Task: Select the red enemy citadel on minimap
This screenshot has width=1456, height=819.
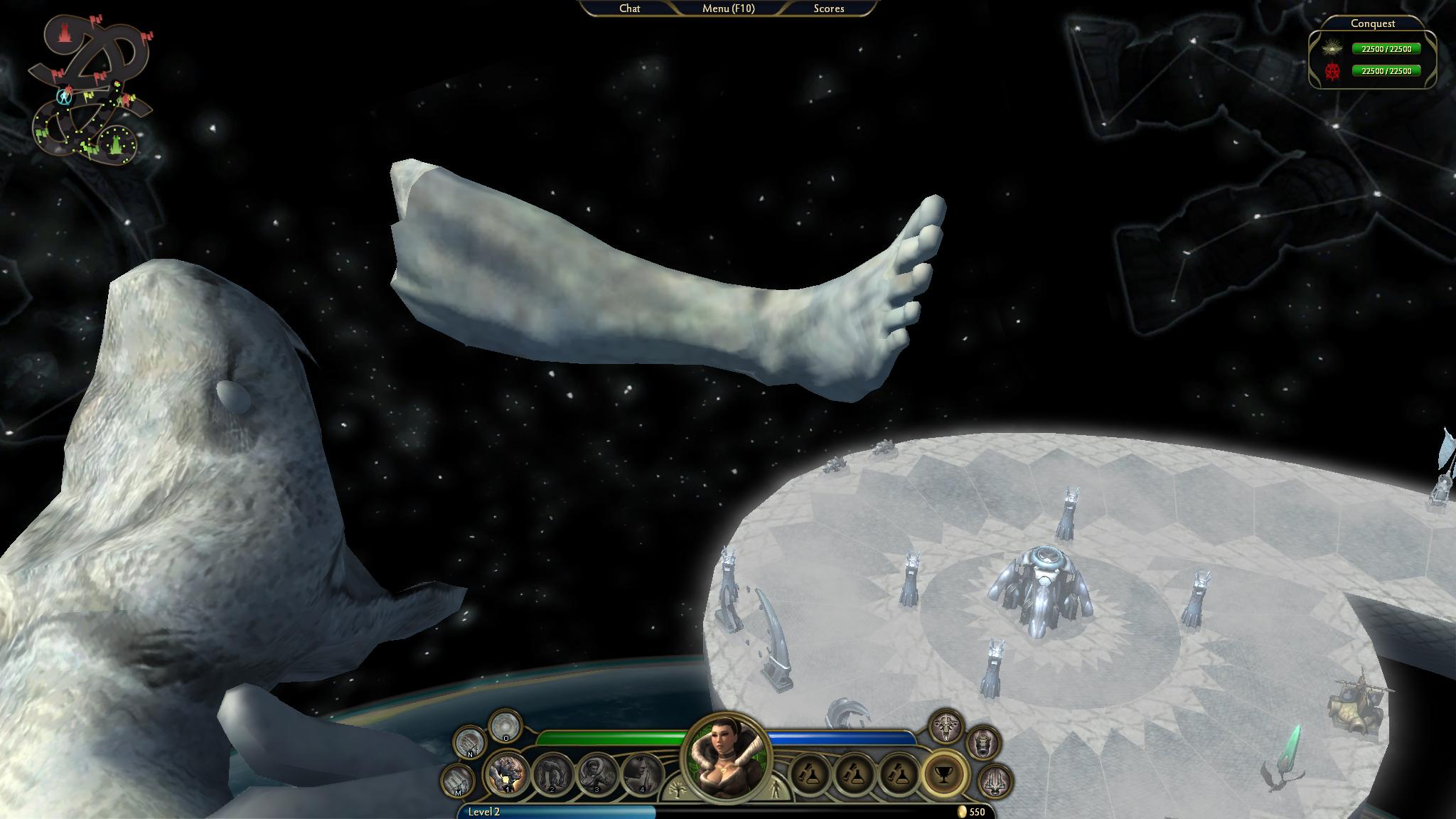Action: [65, 33]
